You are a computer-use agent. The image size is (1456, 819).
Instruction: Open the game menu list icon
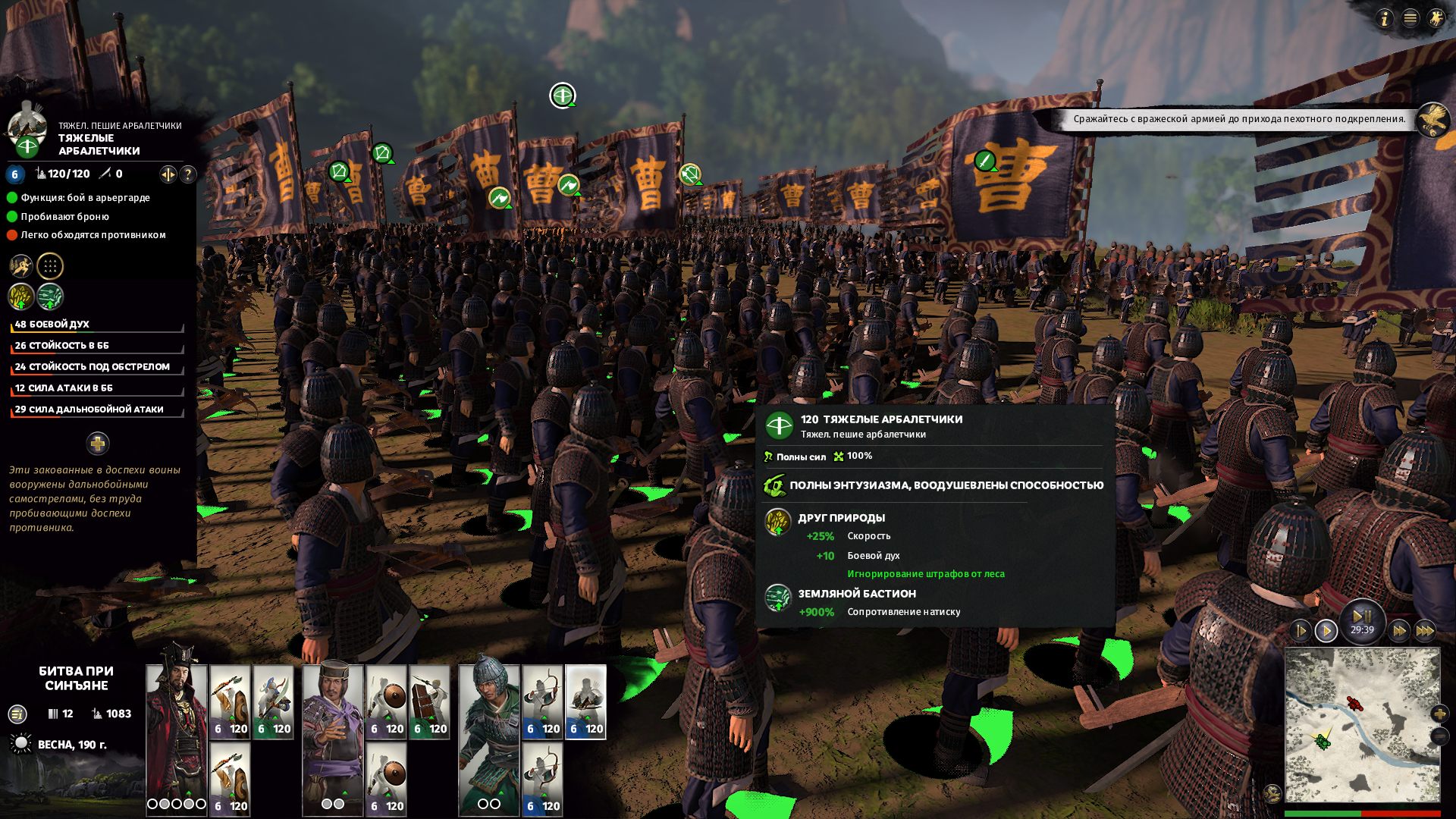click(x=1410, y=19)
